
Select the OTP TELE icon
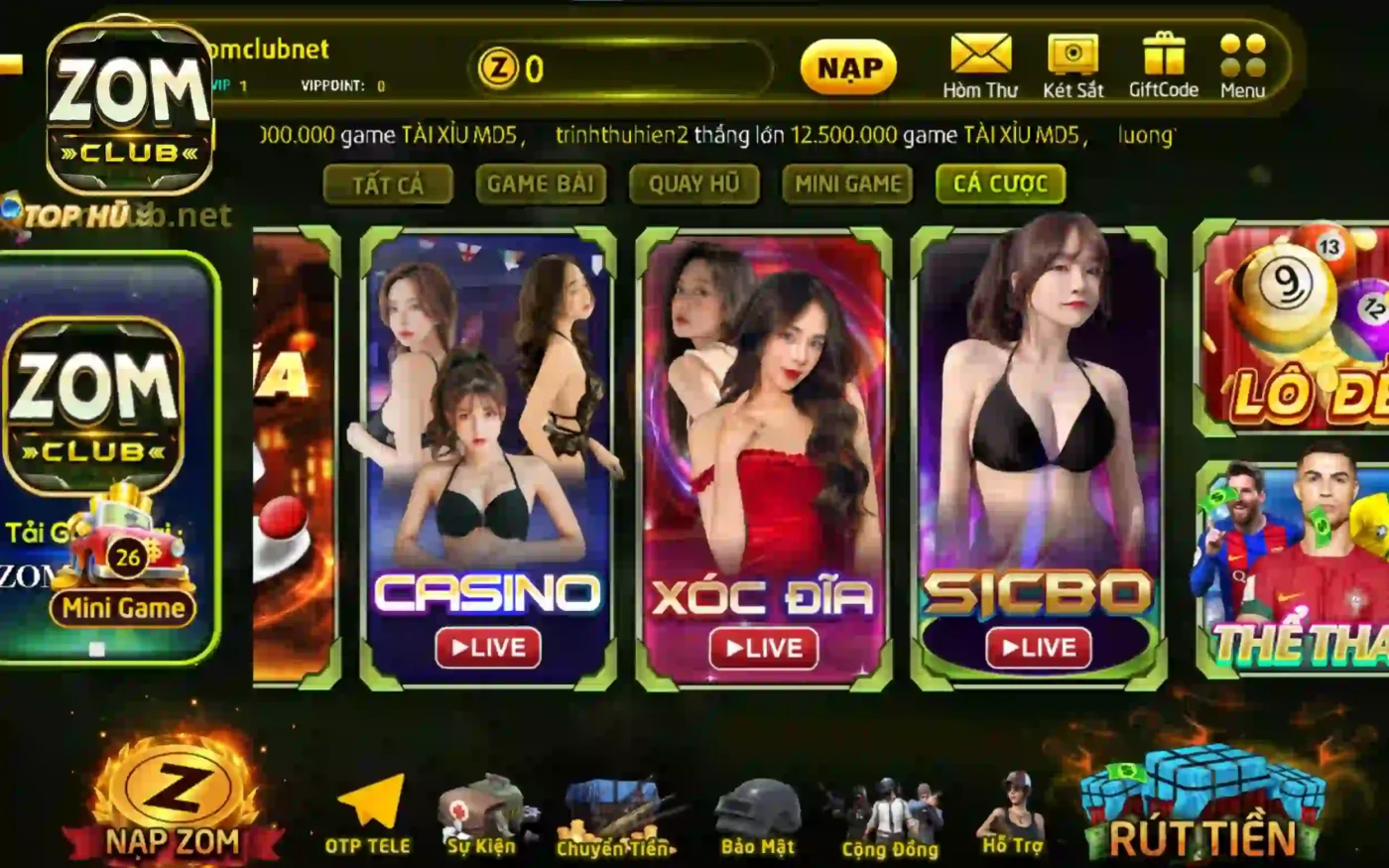368,804
